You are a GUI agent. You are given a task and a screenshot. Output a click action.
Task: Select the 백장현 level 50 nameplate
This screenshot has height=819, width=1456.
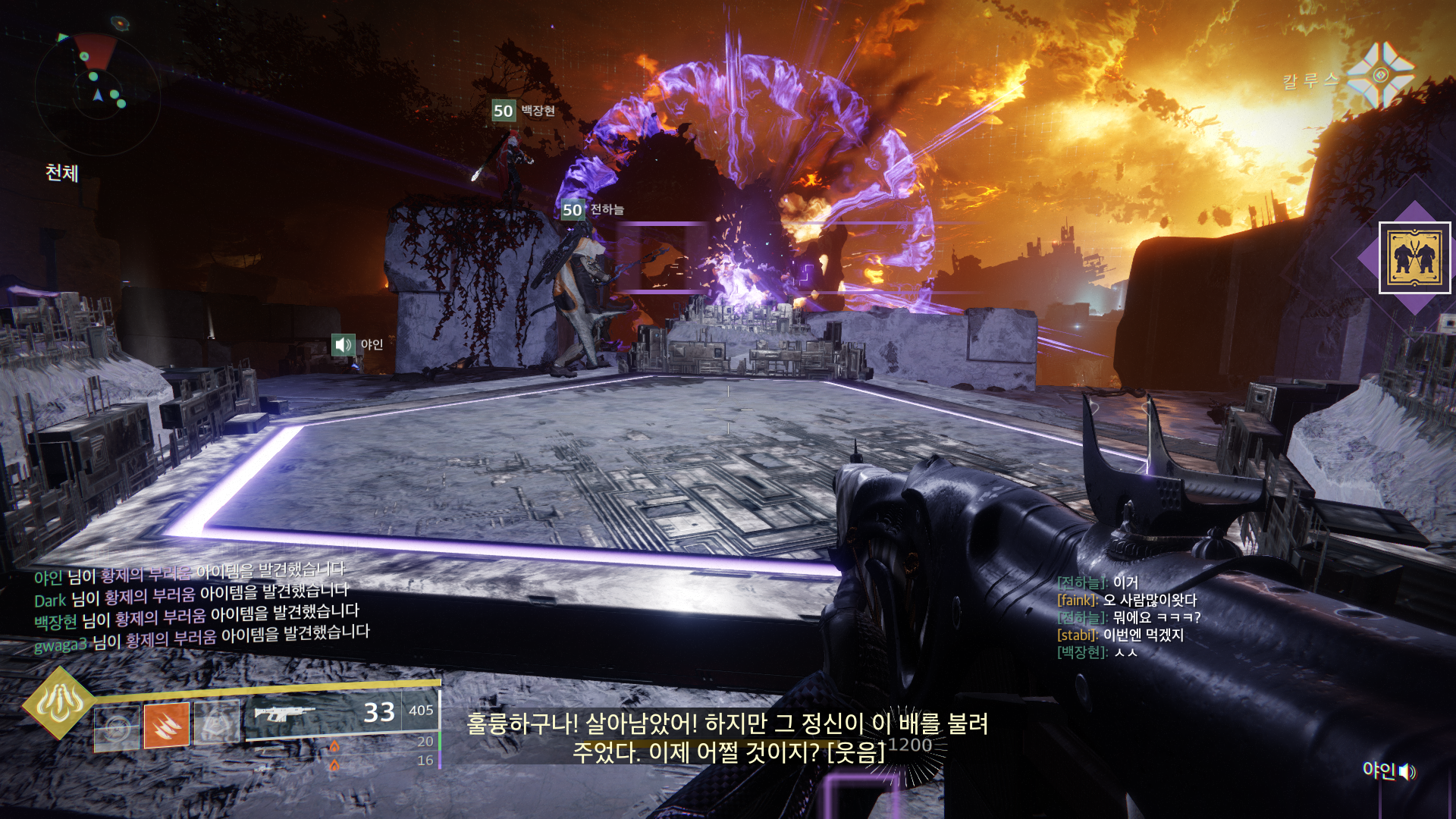[x=524, y=111]
